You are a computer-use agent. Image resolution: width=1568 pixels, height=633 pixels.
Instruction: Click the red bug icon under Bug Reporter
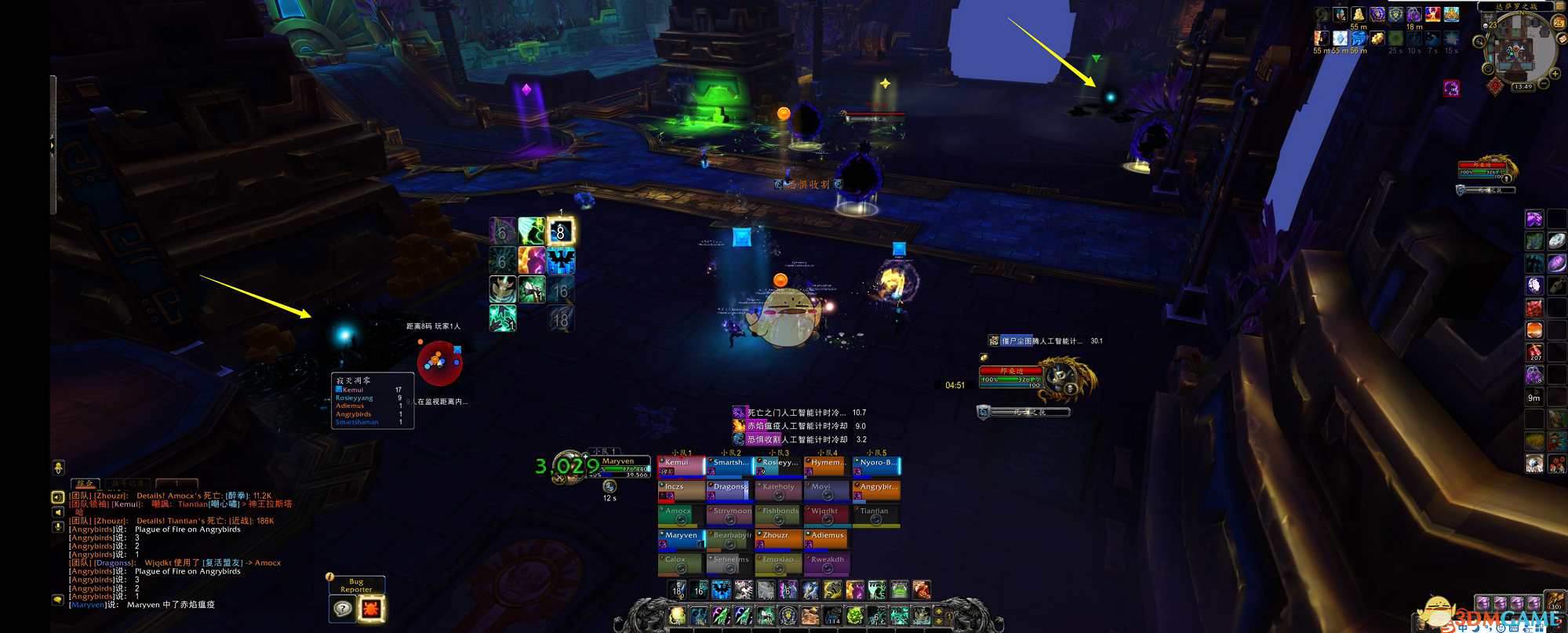(371, 608)
